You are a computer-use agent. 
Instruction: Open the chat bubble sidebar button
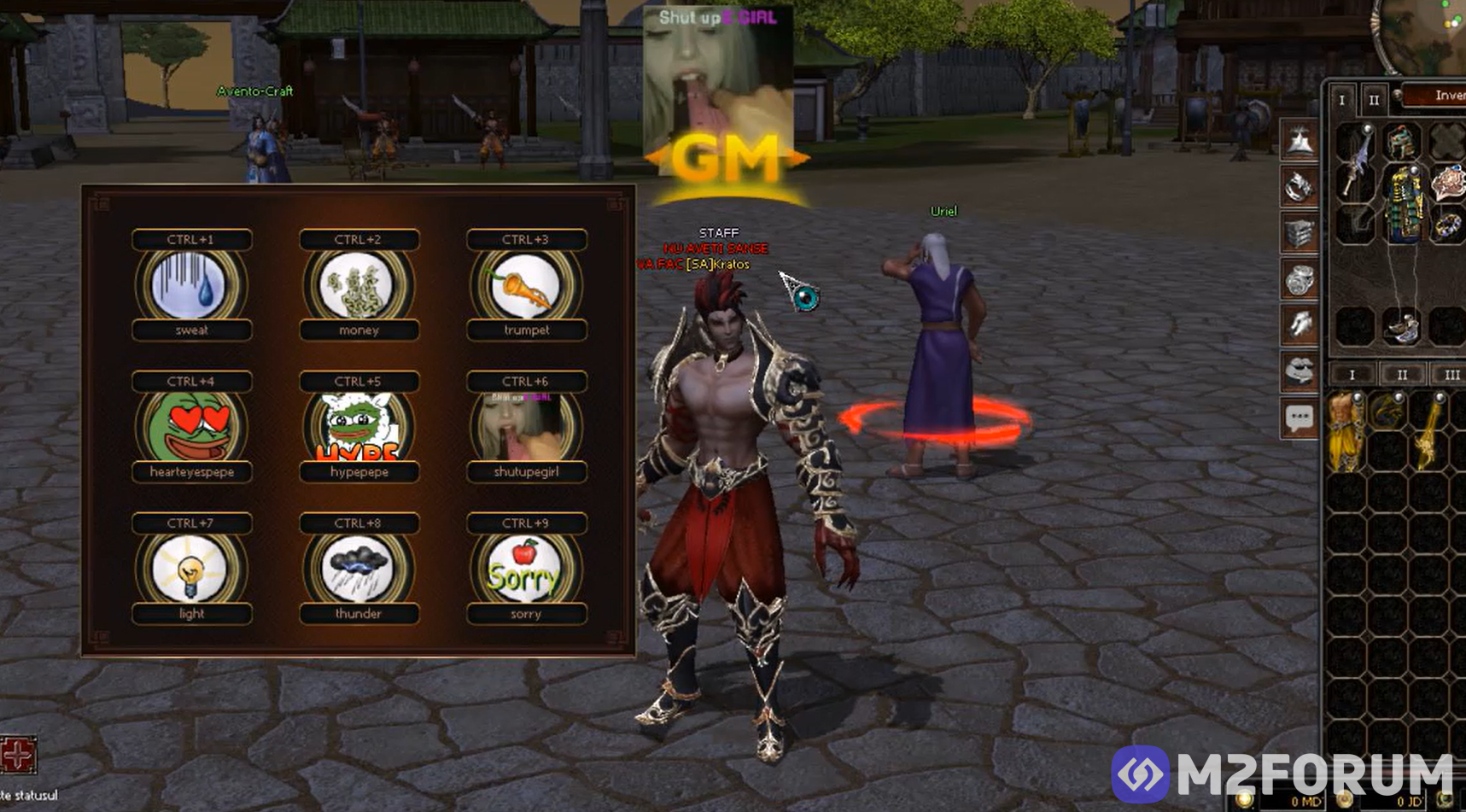click(x=1299, y=418)
